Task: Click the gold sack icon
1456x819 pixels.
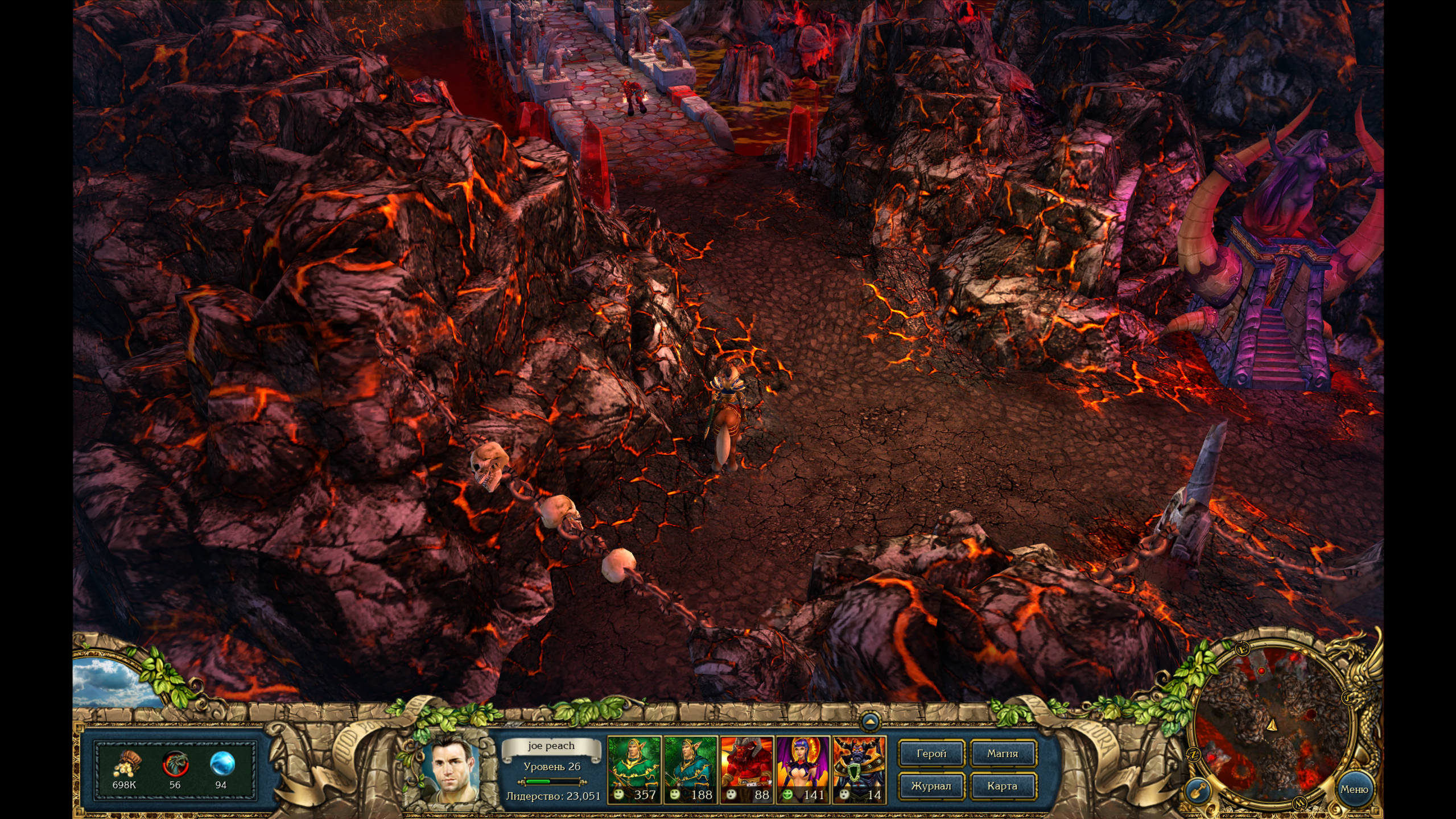Action: [x=125, y=765]
